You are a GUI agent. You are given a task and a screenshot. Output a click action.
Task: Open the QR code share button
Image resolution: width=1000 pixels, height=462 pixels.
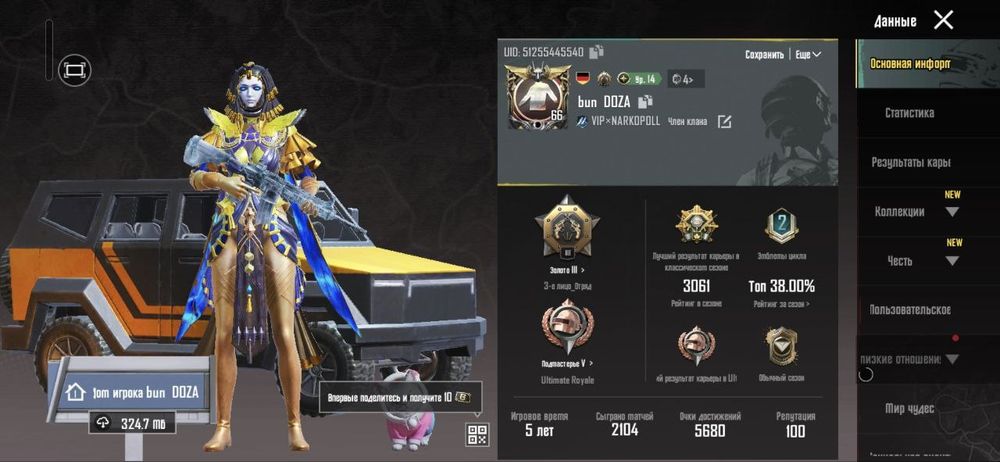pyautogui.click(x=477, y=433)
